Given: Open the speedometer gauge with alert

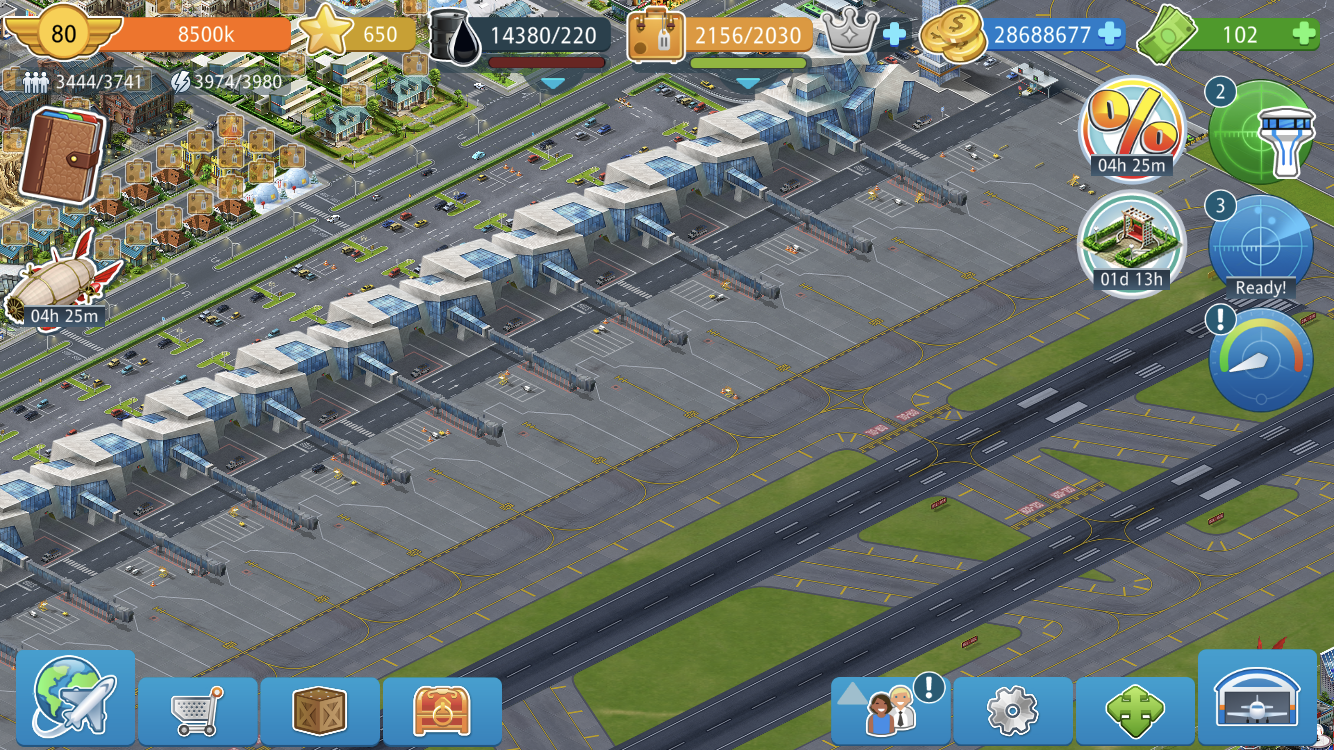Looking at the screenshot, I should tap(1260, 360).
